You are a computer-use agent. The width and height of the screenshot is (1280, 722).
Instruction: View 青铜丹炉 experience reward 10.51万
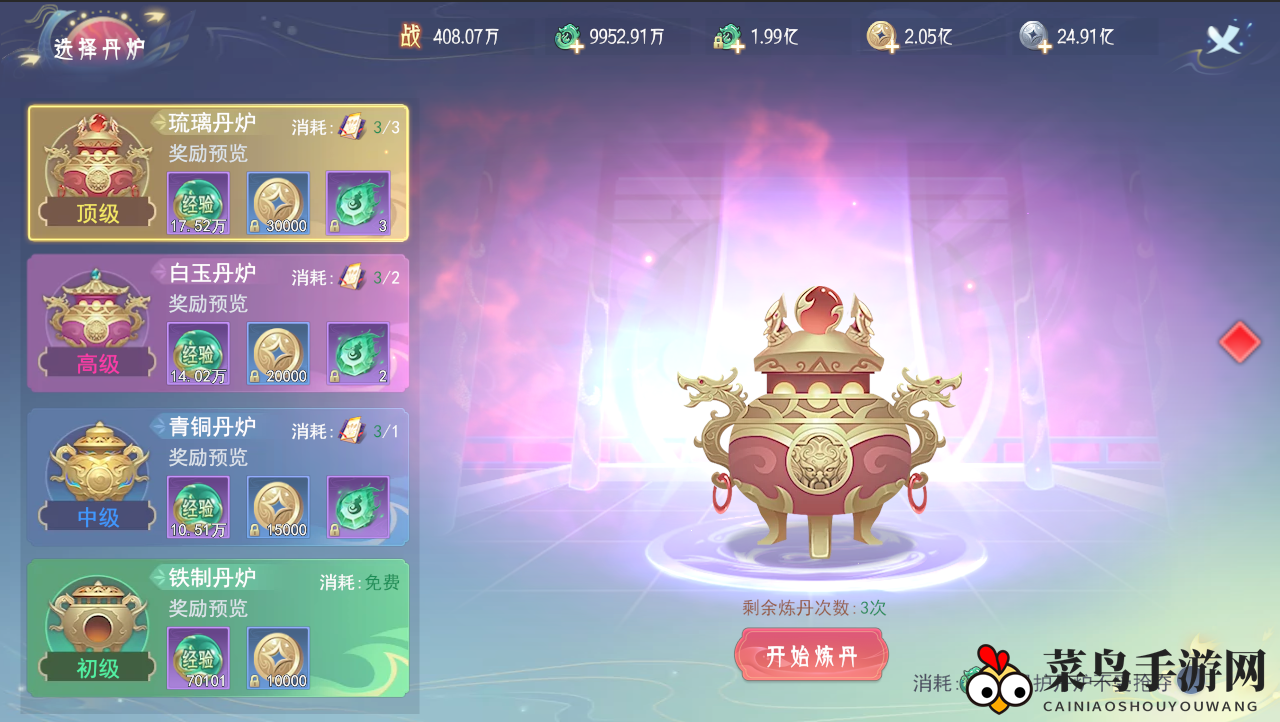198,507
